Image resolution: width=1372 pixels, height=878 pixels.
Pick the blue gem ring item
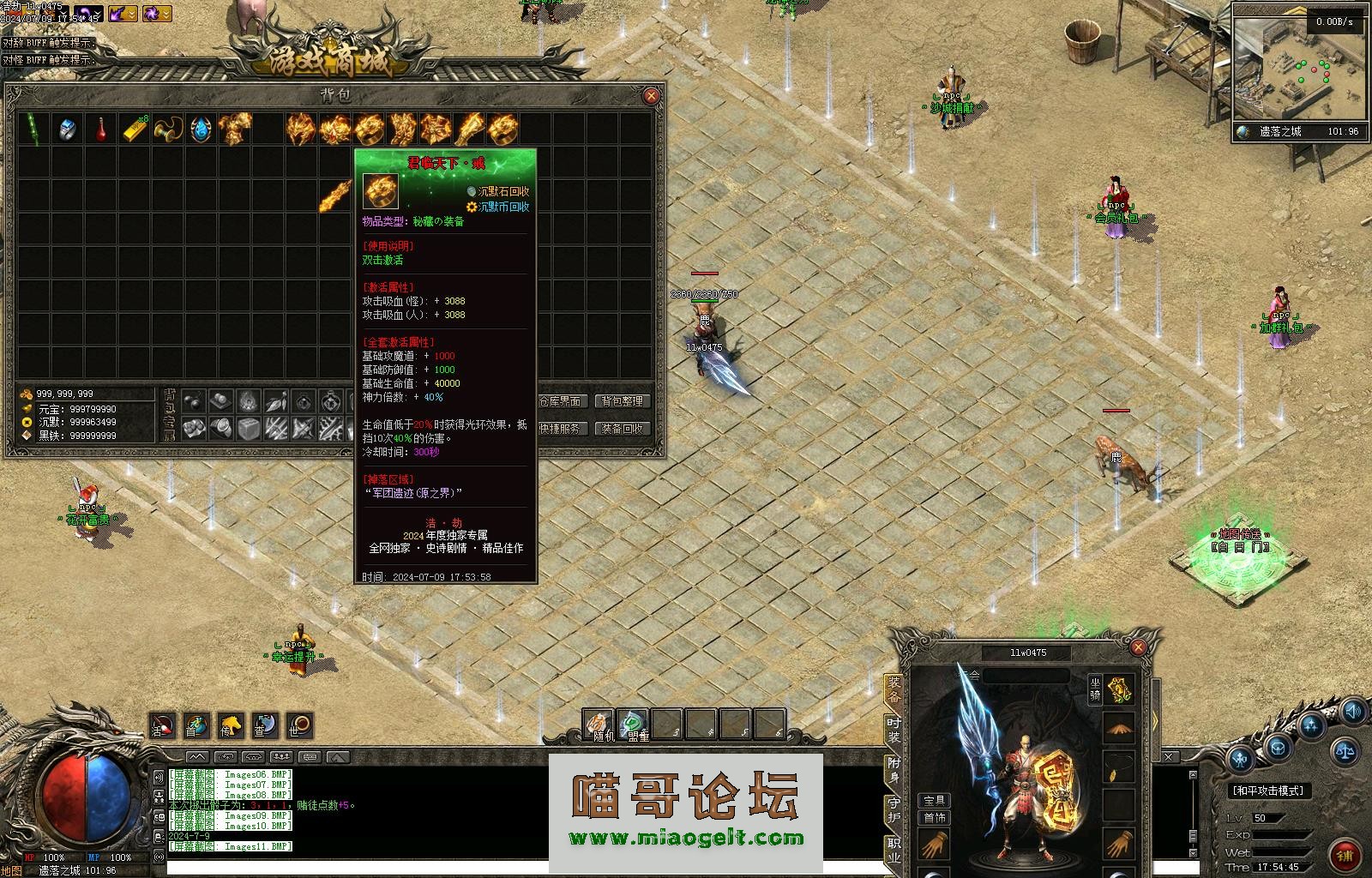pyautogui.click(x=68, y=129)
